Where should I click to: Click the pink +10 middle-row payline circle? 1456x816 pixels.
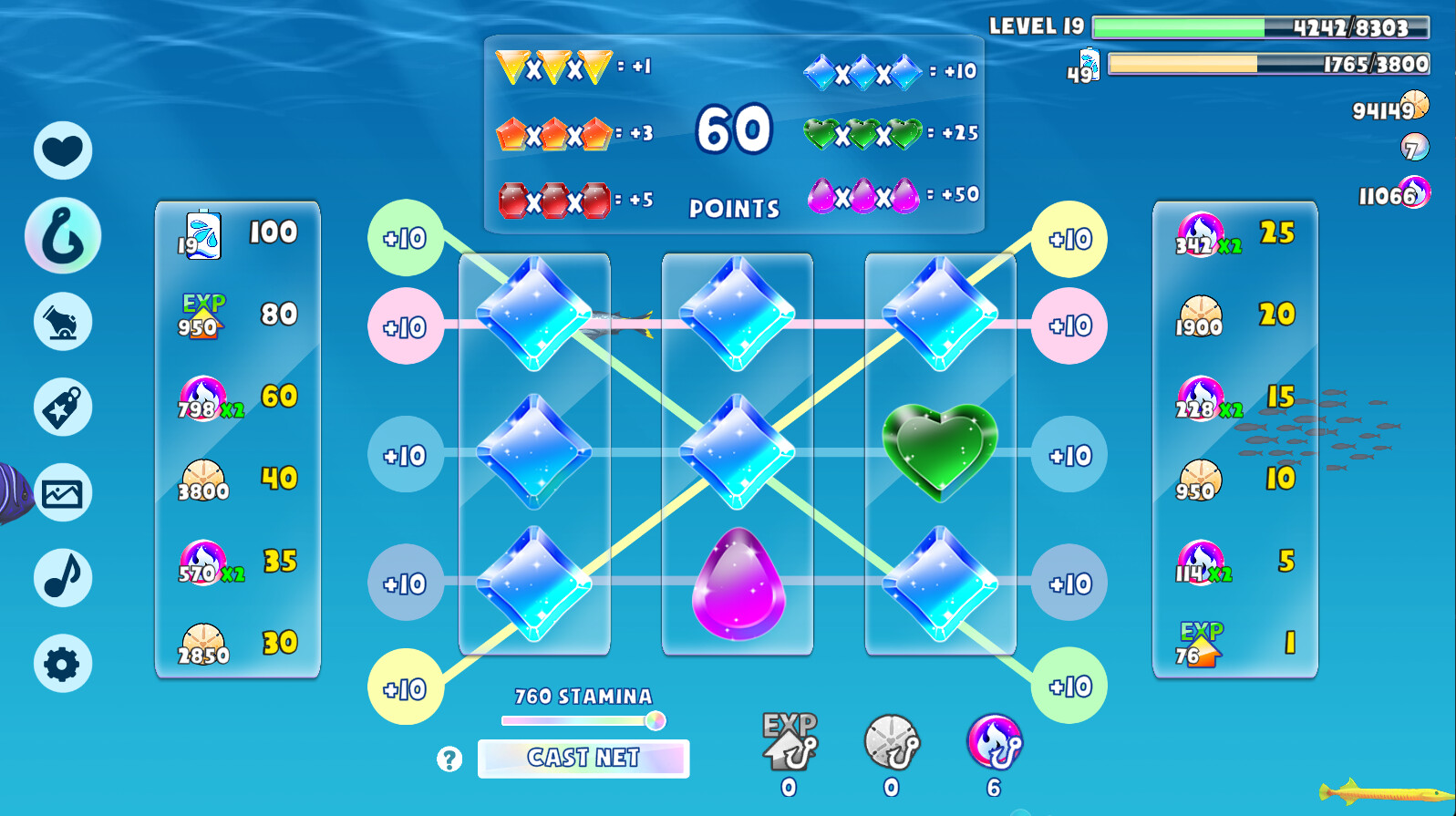[x=405, y=325]
